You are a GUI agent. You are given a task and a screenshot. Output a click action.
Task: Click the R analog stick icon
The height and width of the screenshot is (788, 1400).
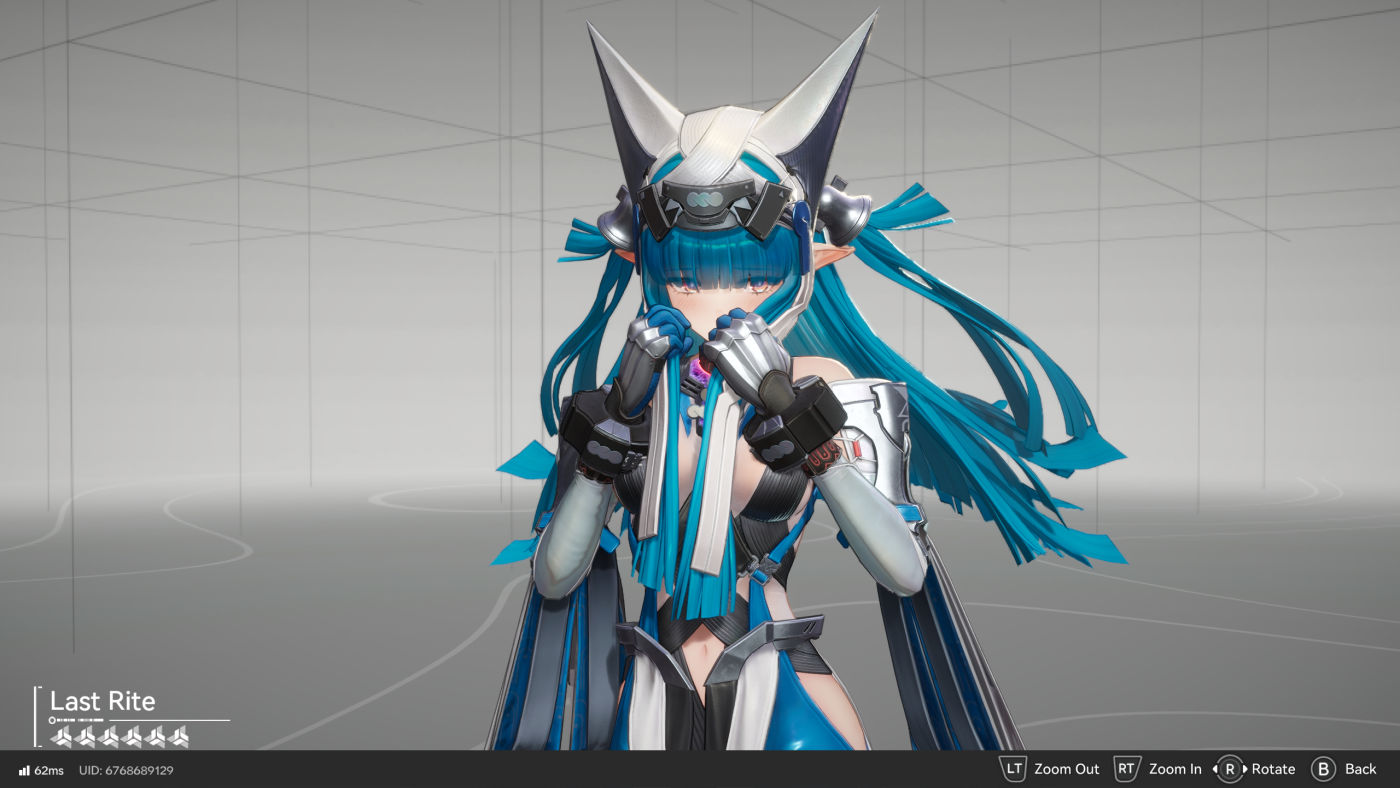point(1231,768)
